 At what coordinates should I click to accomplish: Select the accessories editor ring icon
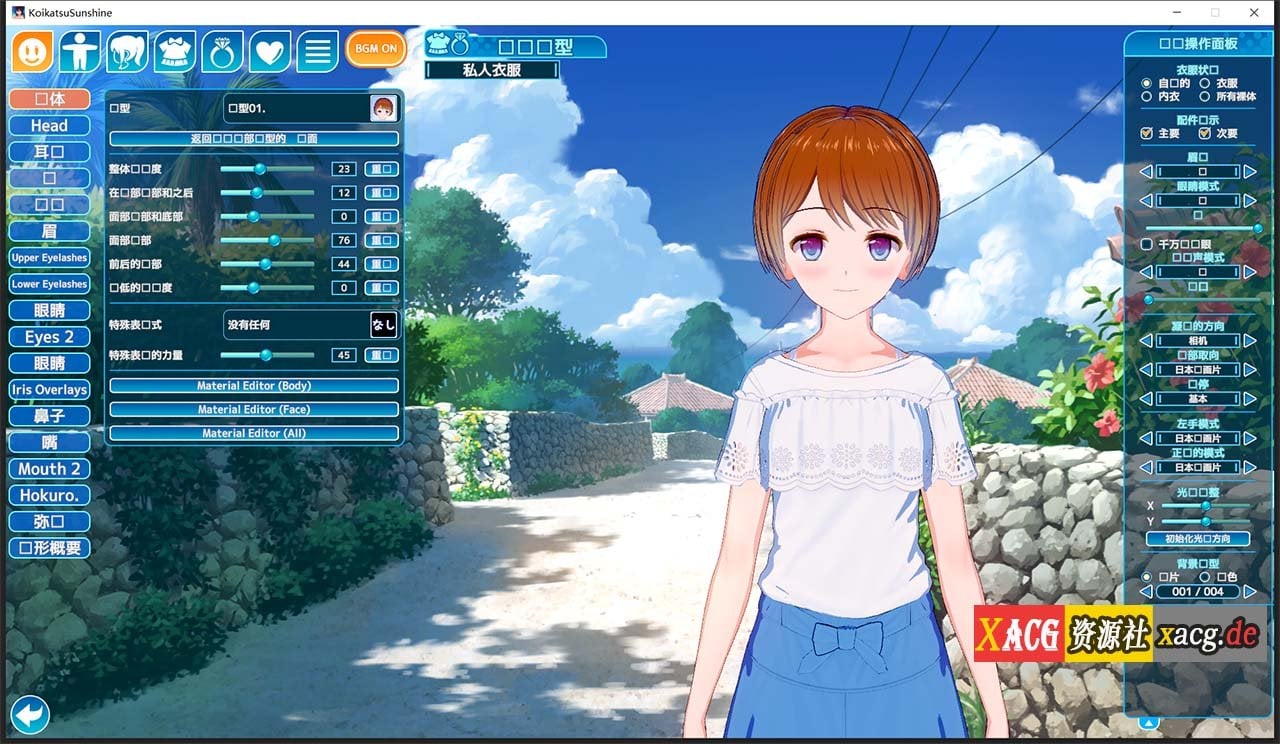tap(222, 49)
